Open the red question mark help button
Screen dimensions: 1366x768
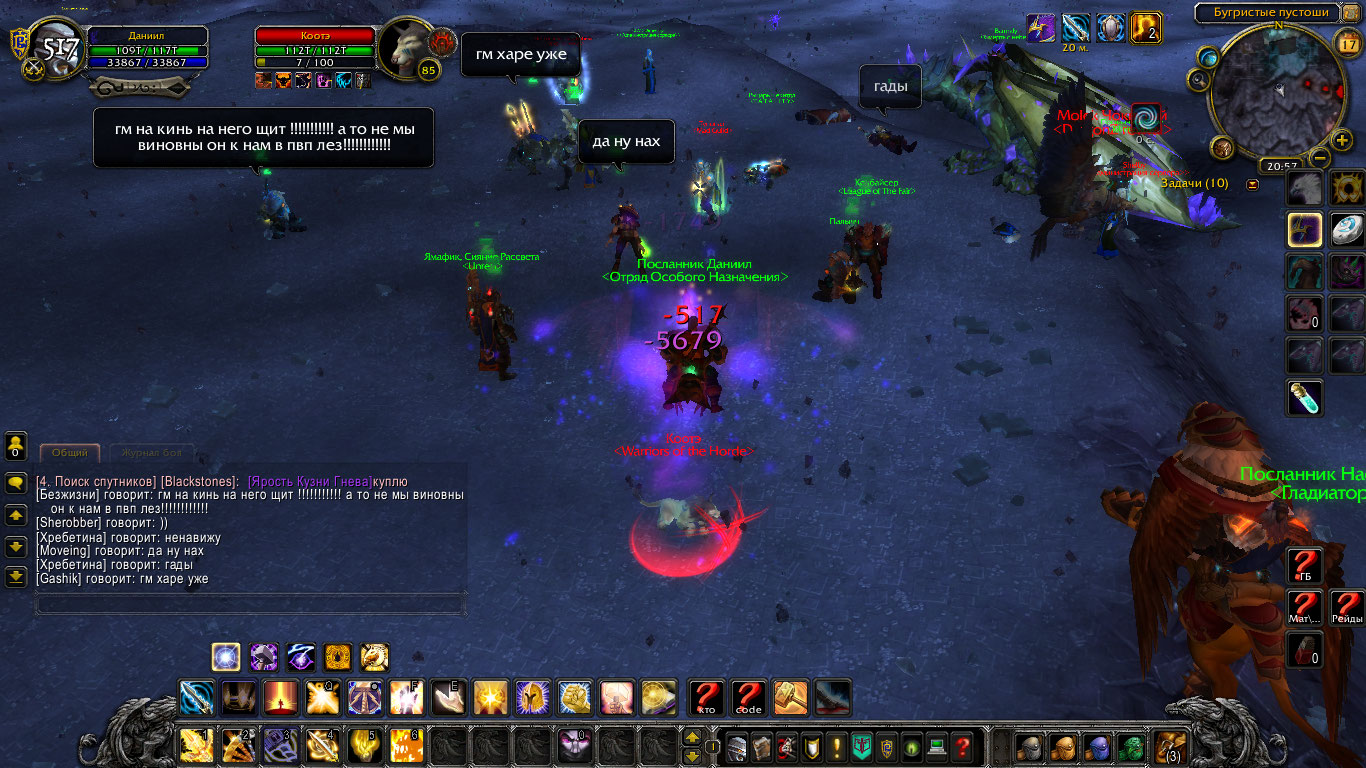pos(962,746)
